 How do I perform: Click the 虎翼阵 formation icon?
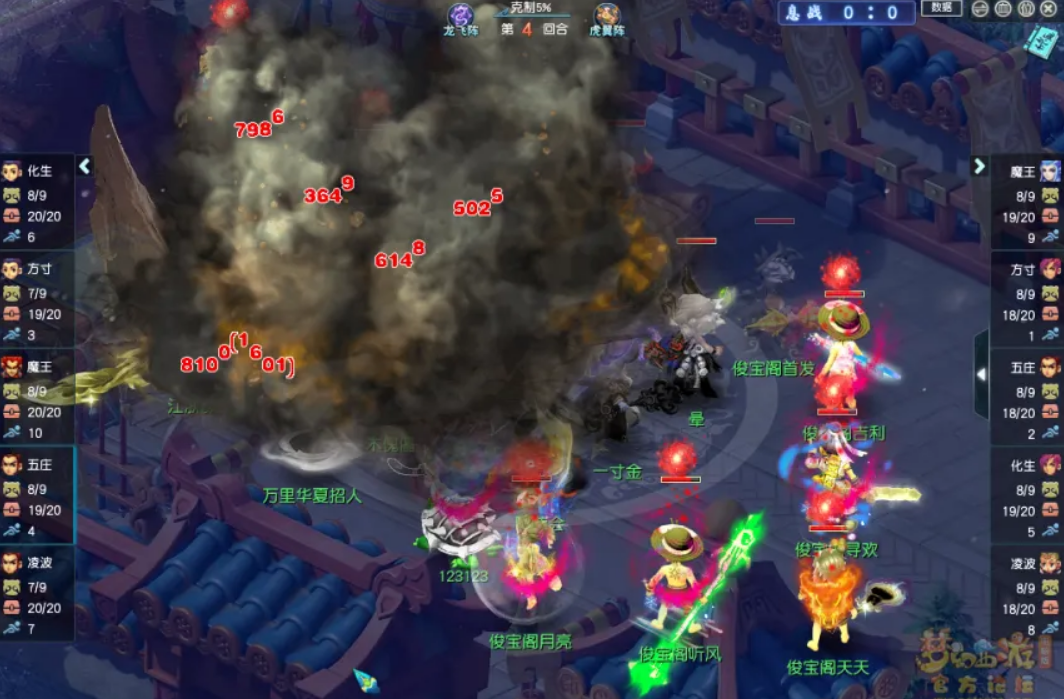[607, 17]
